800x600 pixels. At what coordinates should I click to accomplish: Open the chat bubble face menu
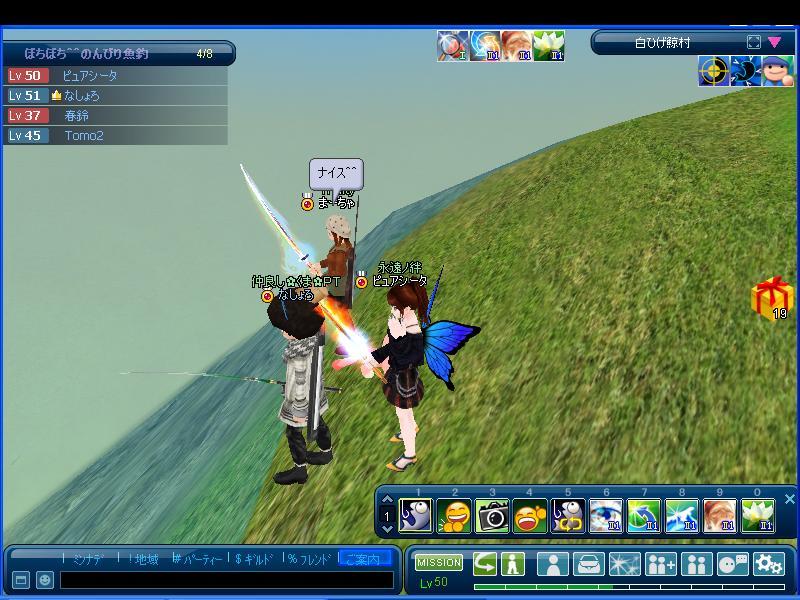732,564
